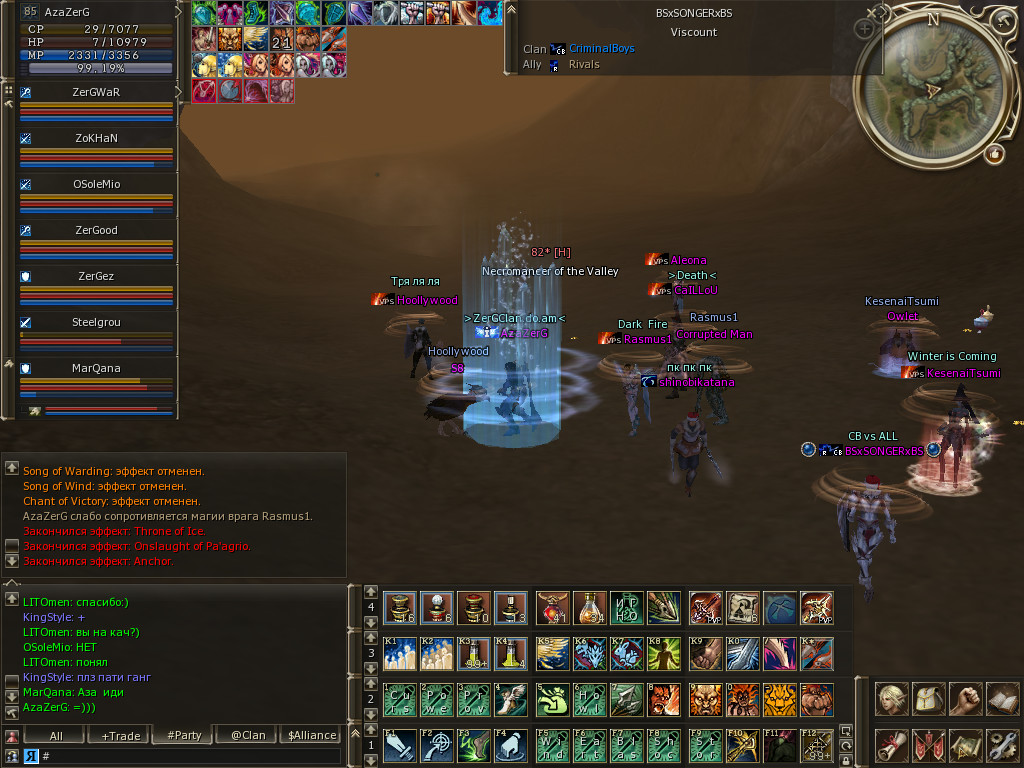Open the +Trade chat tab
Image resolution: width=1024 pixels, height=768 pixels.
(120, 735)
